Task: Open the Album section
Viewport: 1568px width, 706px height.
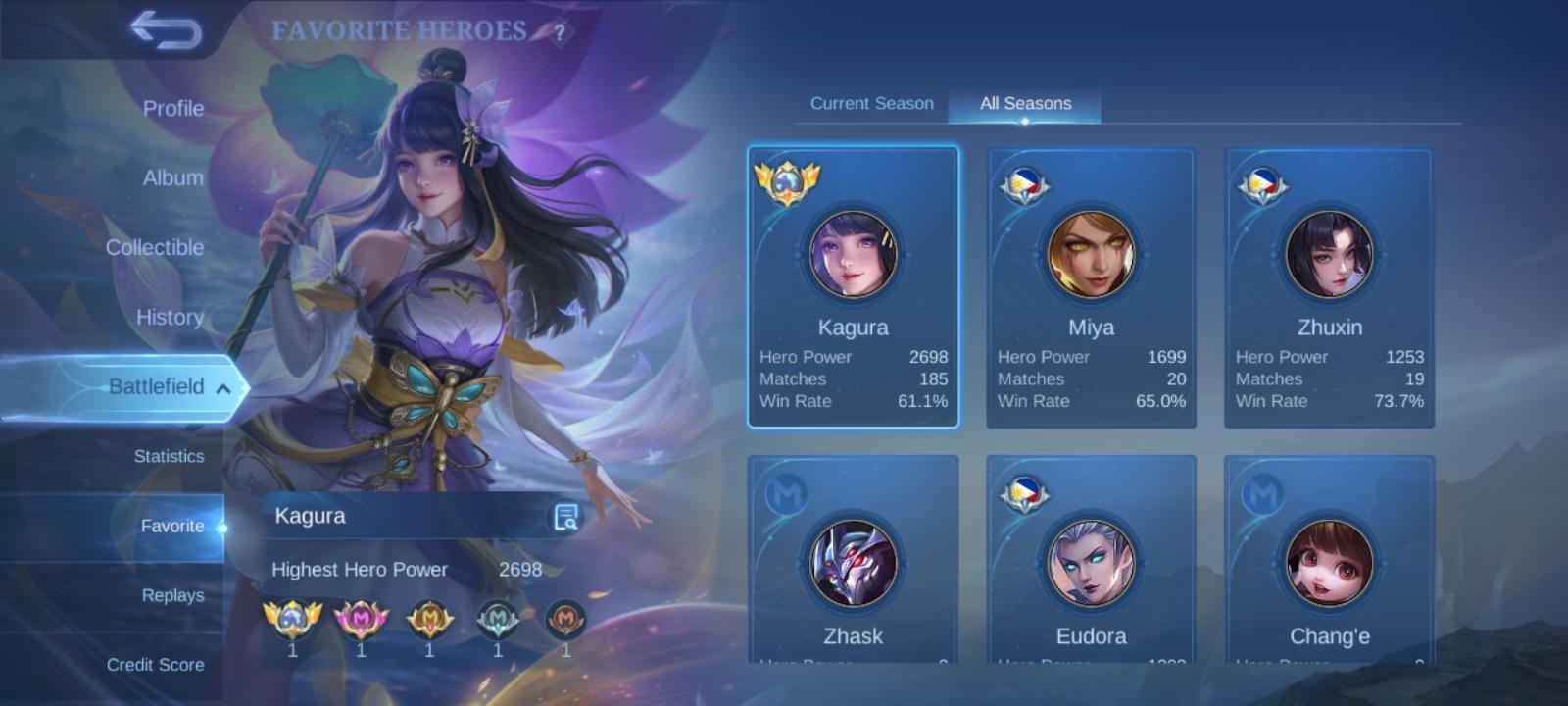Action: [173, 178]
